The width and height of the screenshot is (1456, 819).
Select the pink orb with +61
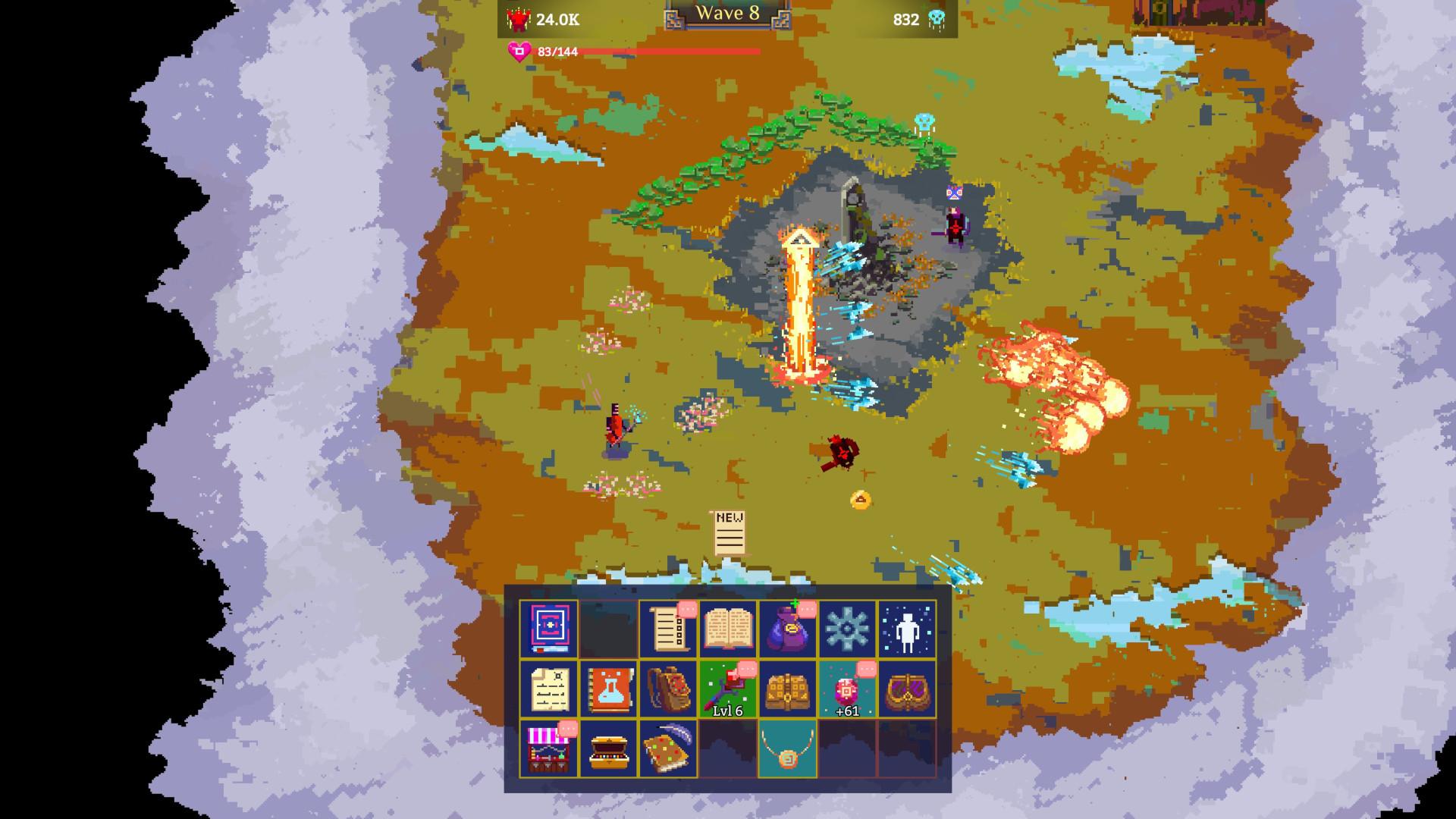(847, 689)
